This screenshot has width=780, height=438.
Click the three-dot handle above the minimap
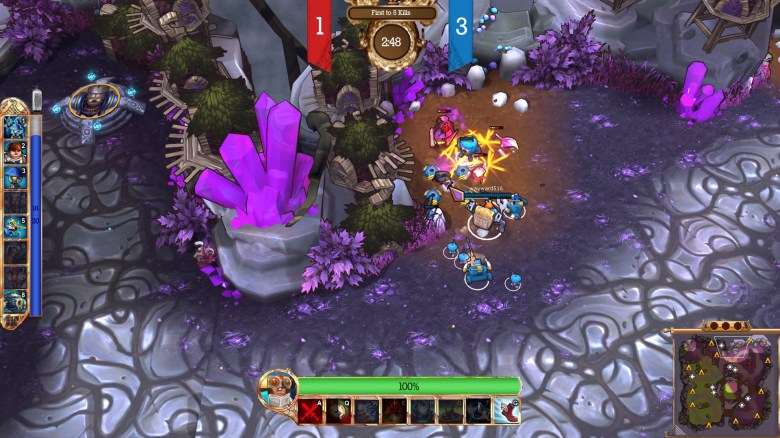point(726,325)
